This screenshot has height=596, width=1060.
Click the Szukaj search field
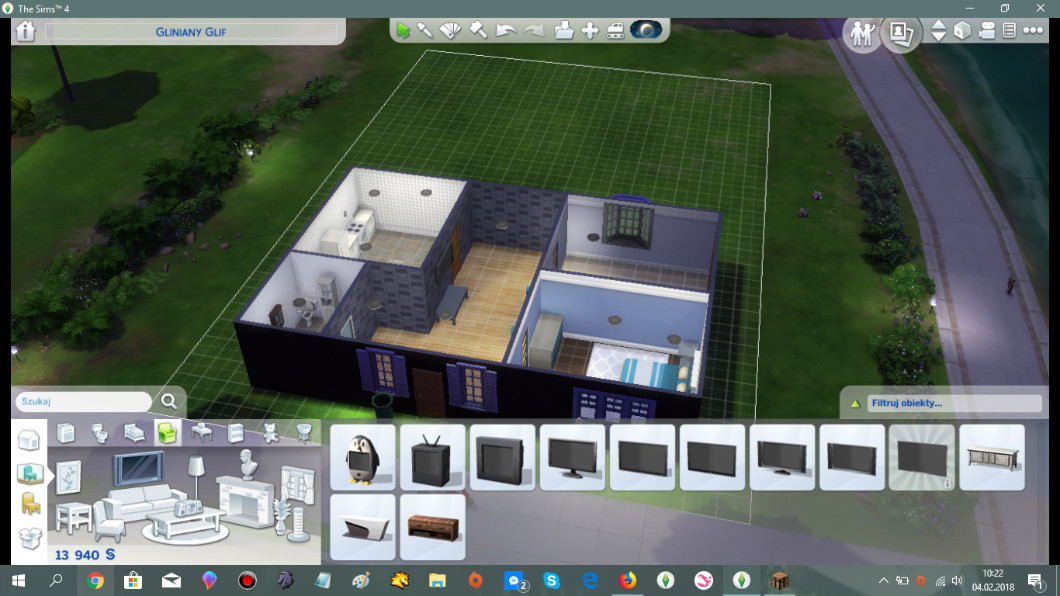pos(85,401)
